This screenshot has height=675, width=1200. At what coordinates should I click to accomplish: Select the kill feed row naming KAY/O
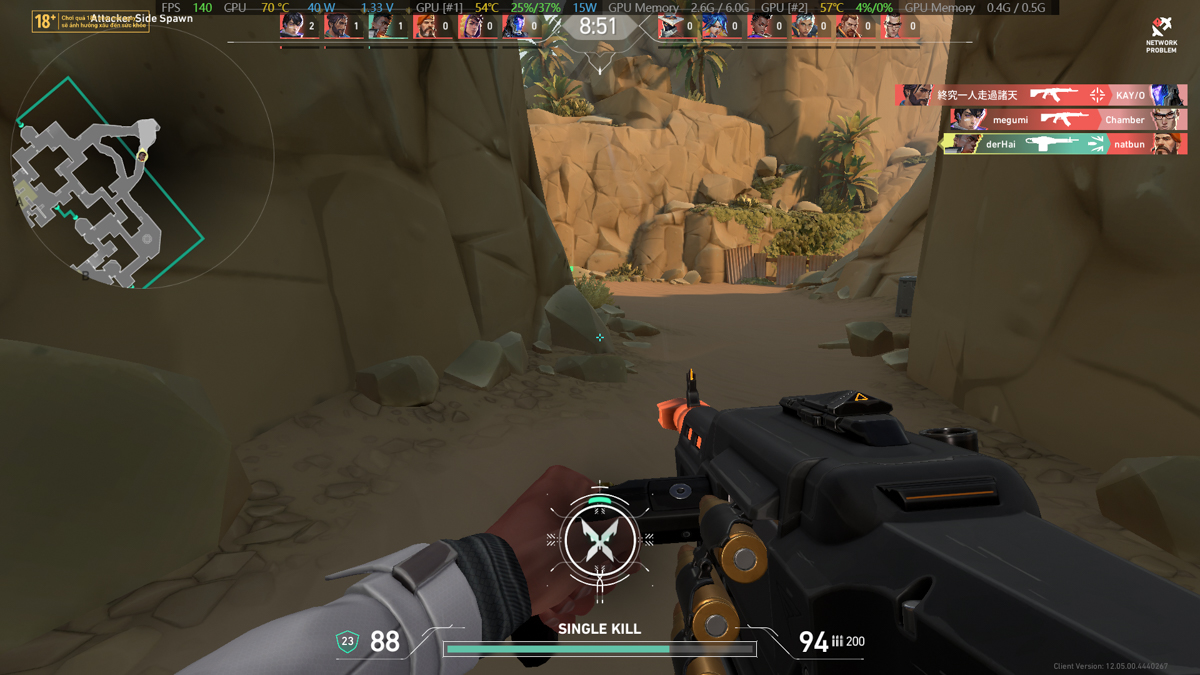[x=1041, y=95]
